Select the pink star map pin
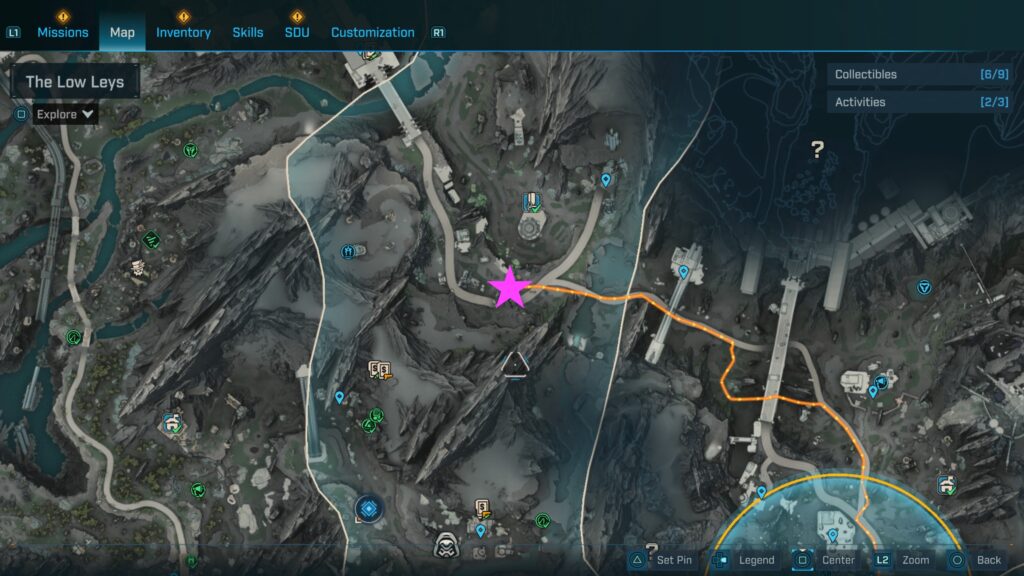This screenshot has width=1024, height=576. [x=510, y=288]
